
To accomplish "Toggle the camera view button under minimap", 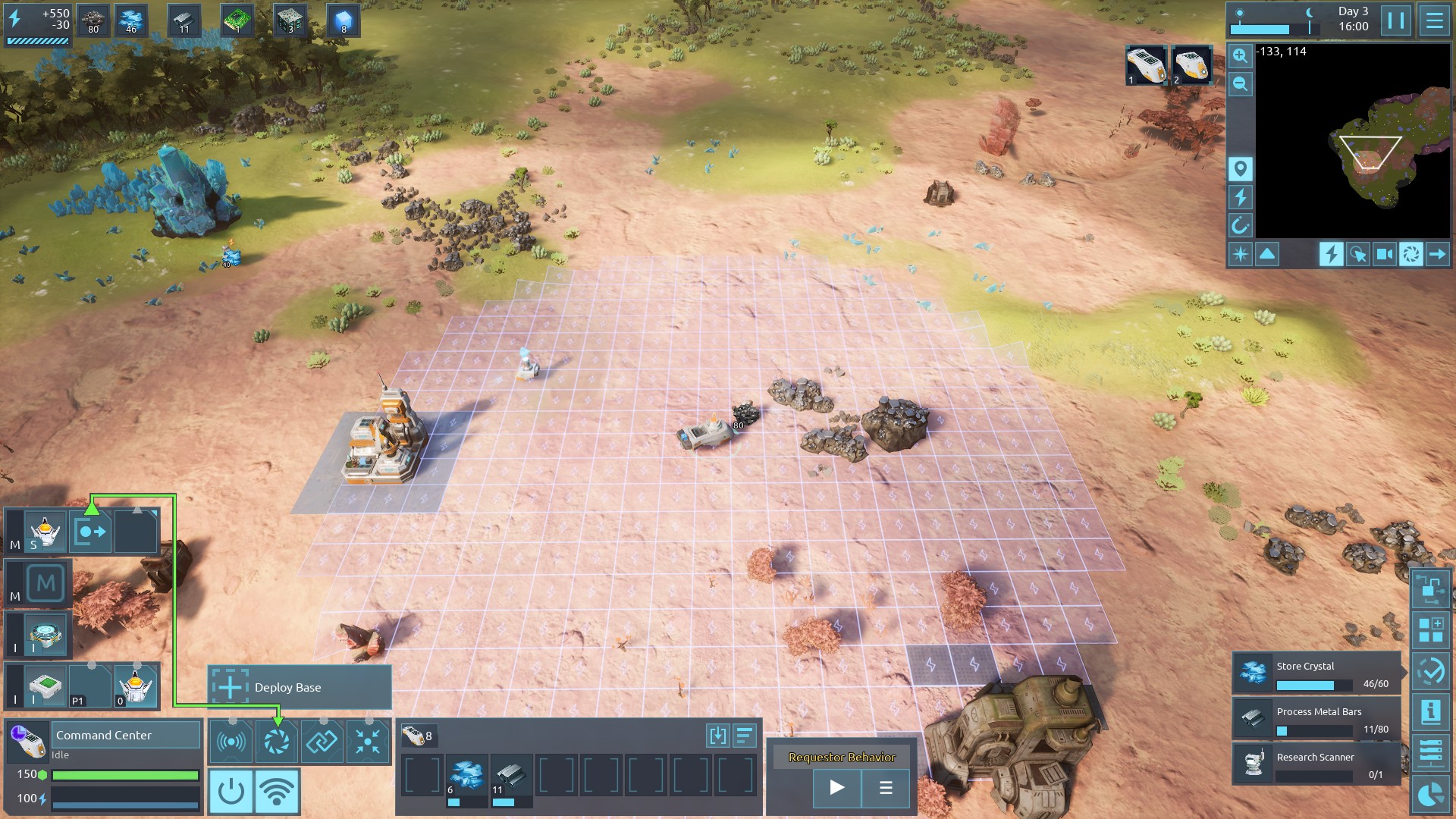I will tap(1384, 254).
